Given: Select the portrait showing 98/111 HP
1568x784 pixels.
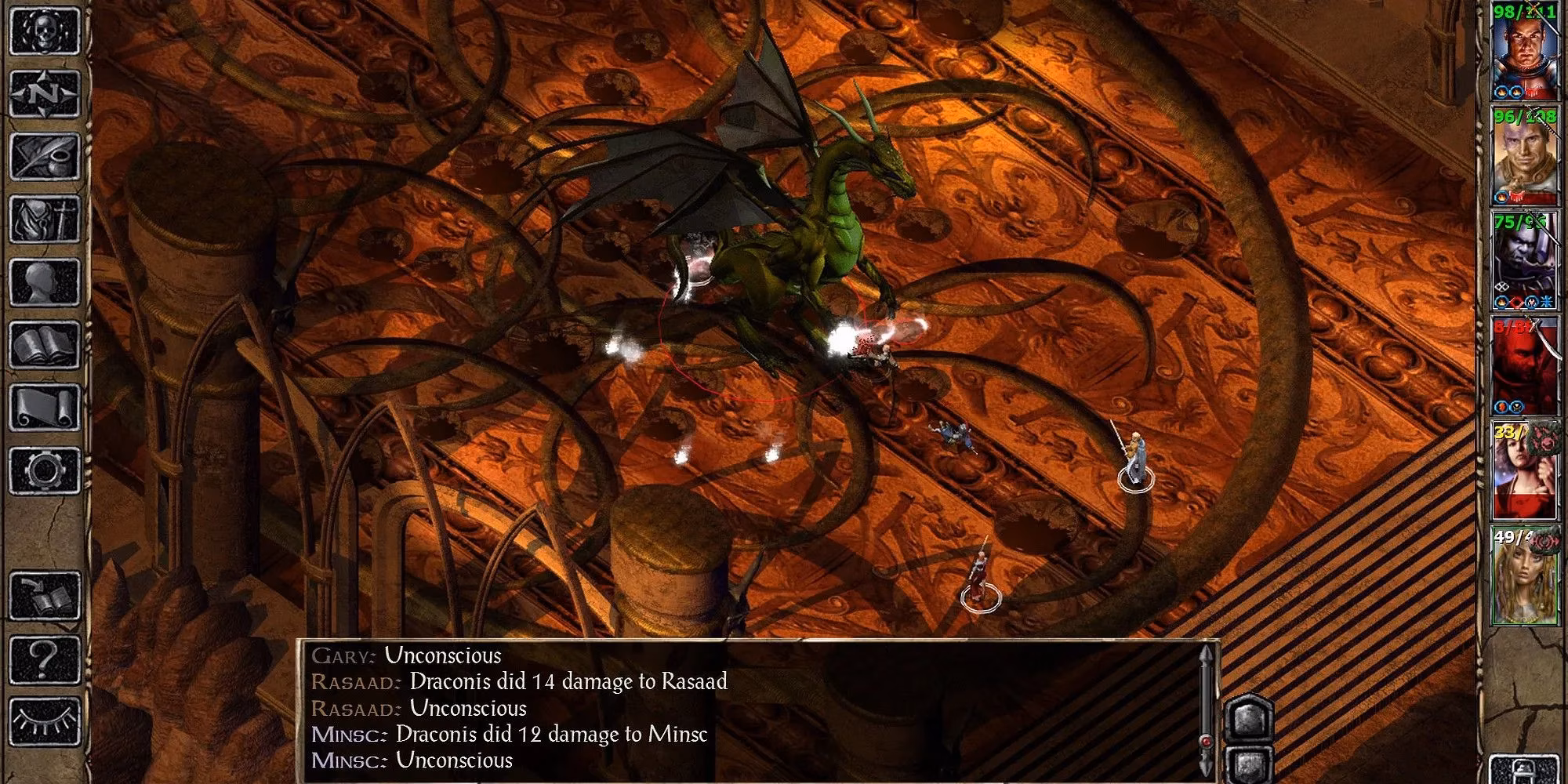Looking at the screenshot, I should (1525, 51).
